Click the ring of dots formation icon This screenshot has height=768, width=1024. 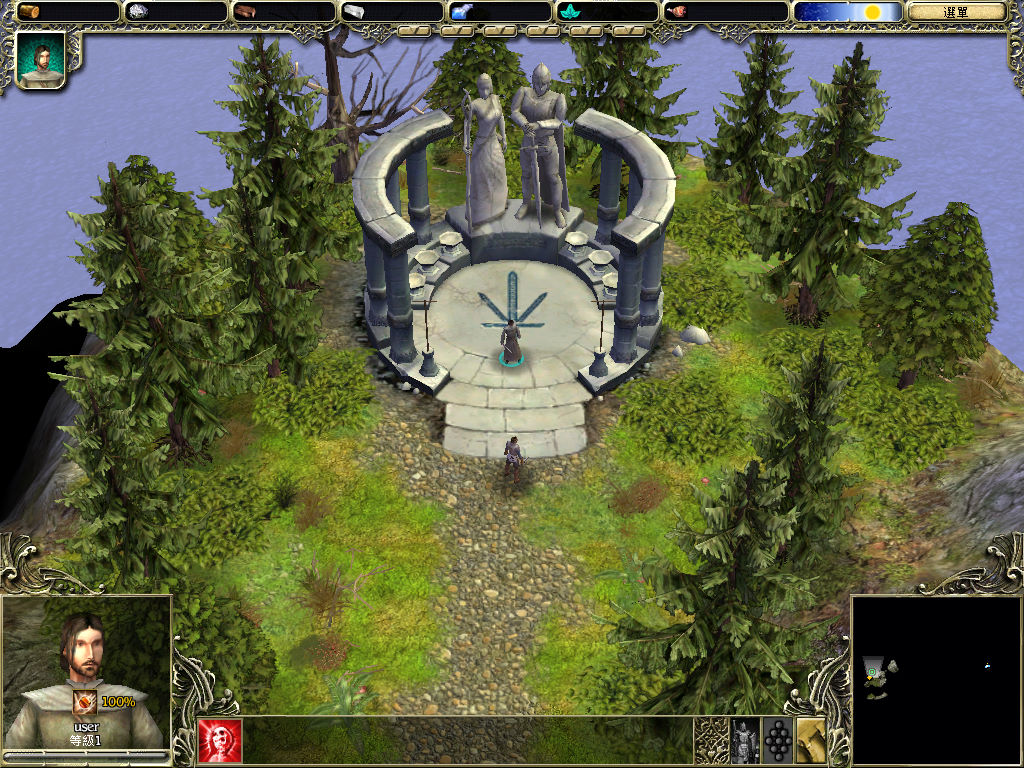pos(778,741)
